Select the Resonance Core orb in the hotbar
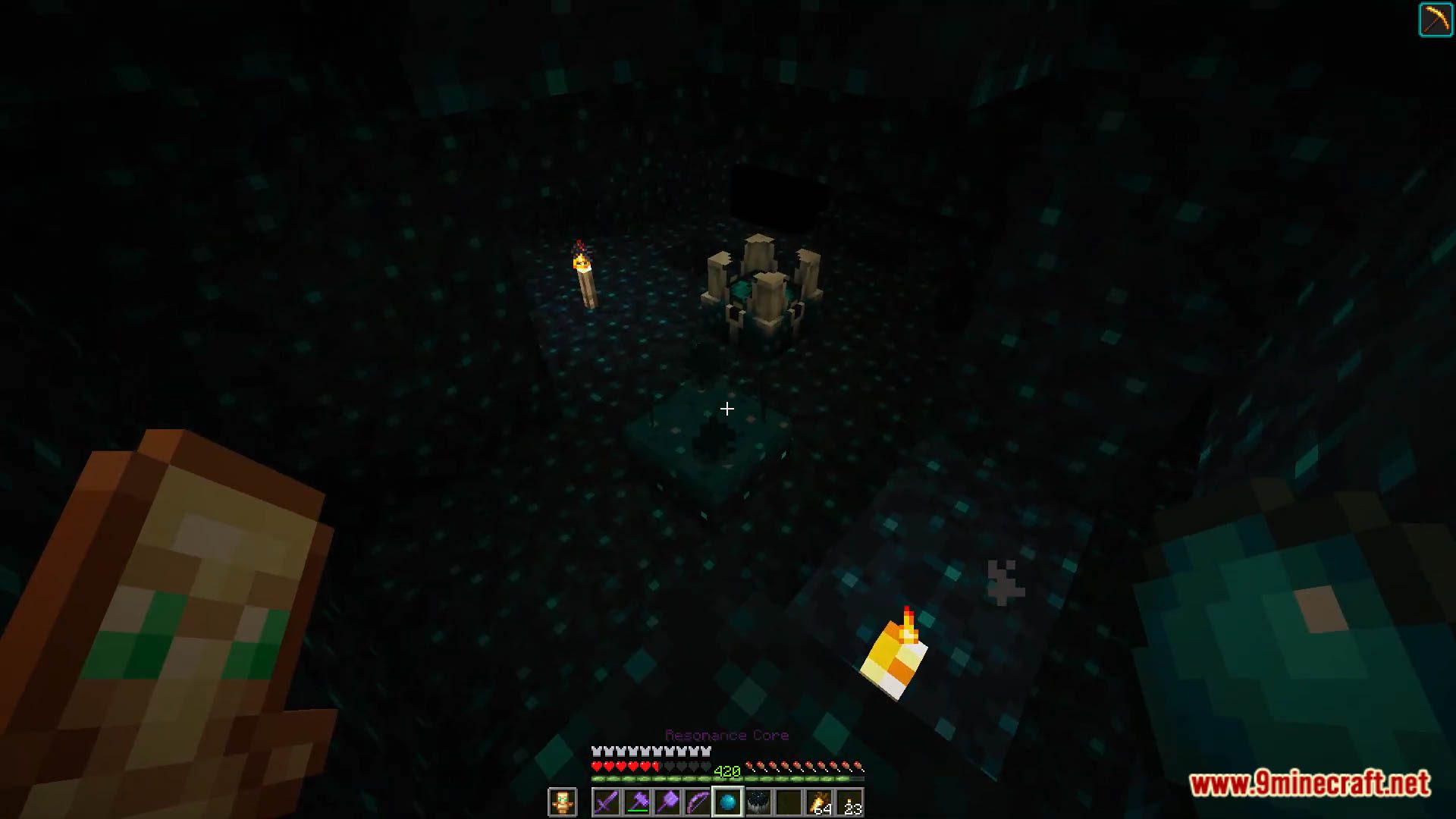 pyautogui.click(x=727, y=802)
